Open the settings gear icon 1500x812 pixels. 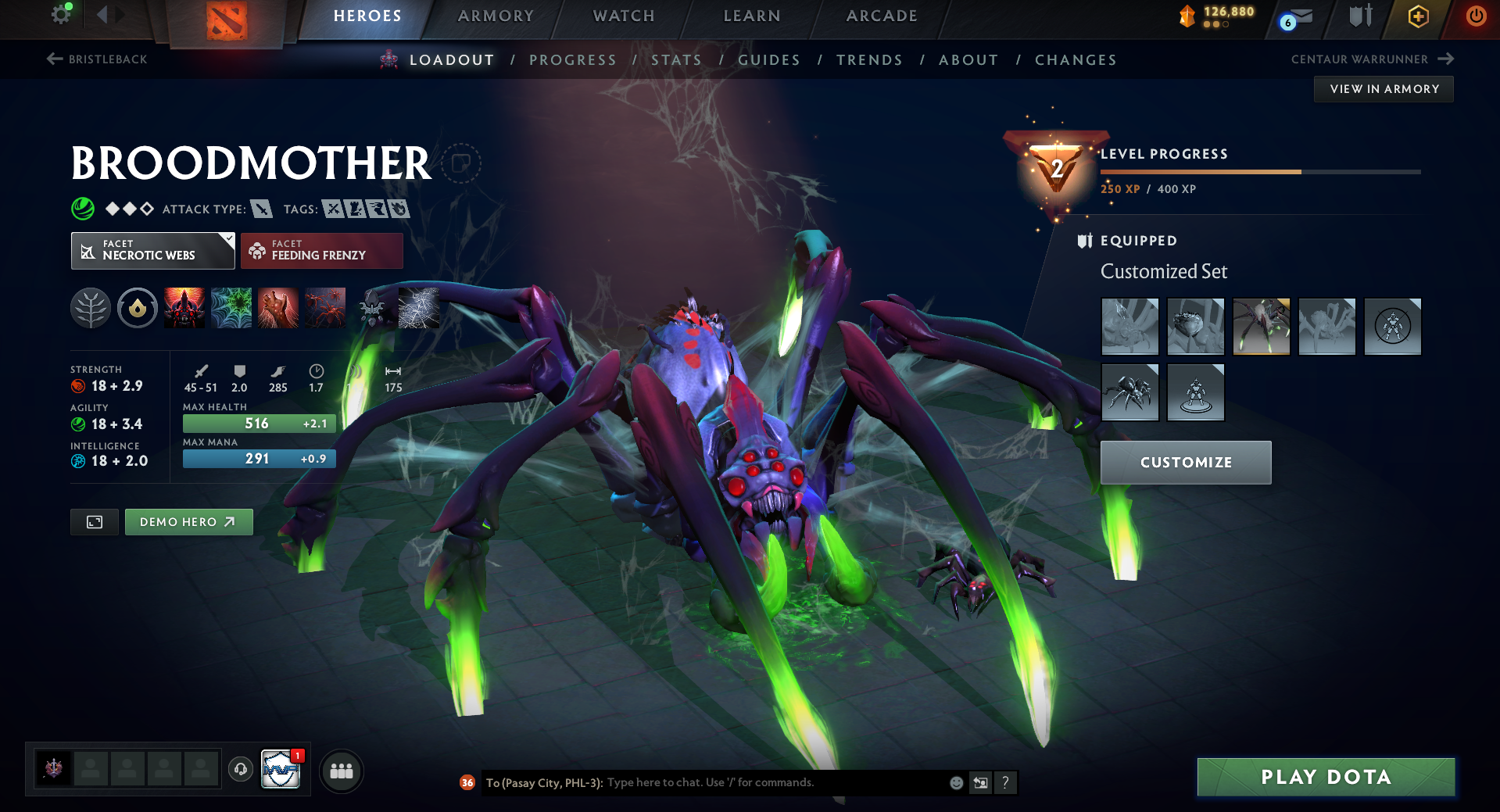tap(61, 14)
